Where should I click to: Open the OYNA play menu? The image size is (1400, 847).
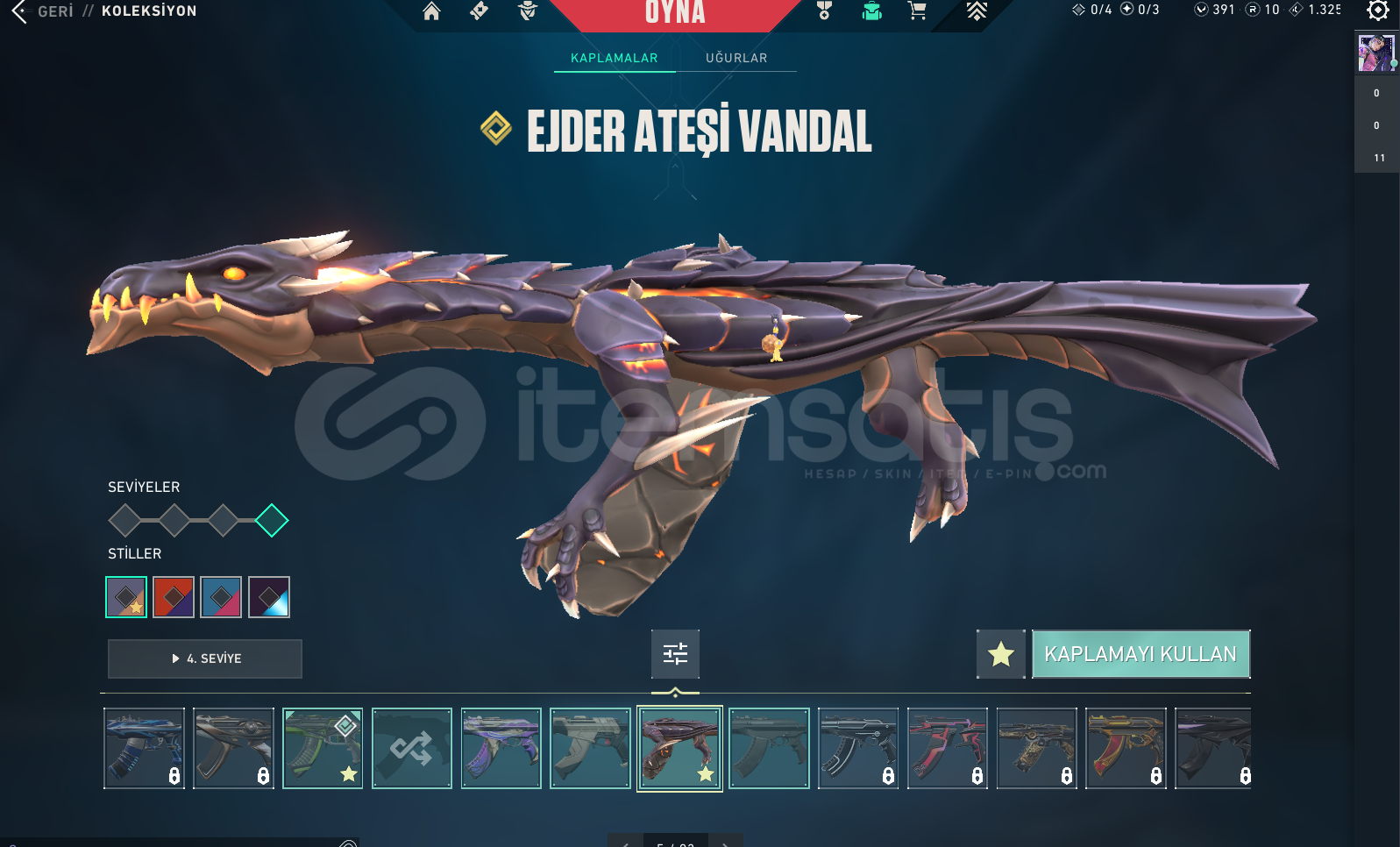tap(675, 13)
